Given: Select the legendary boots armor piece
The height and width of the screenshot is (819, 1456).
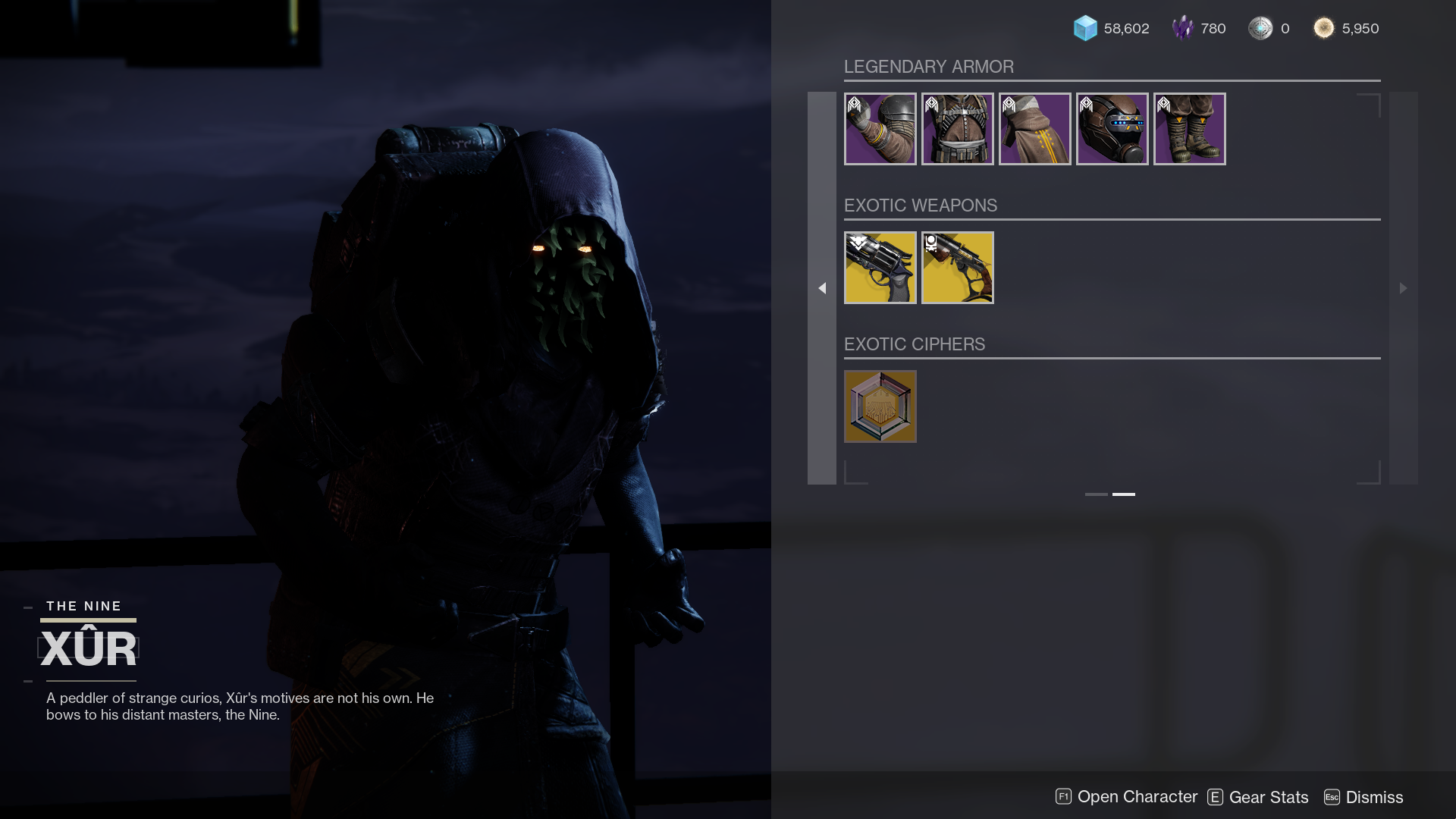Looking at the screenshot, I should point(1189,129).
